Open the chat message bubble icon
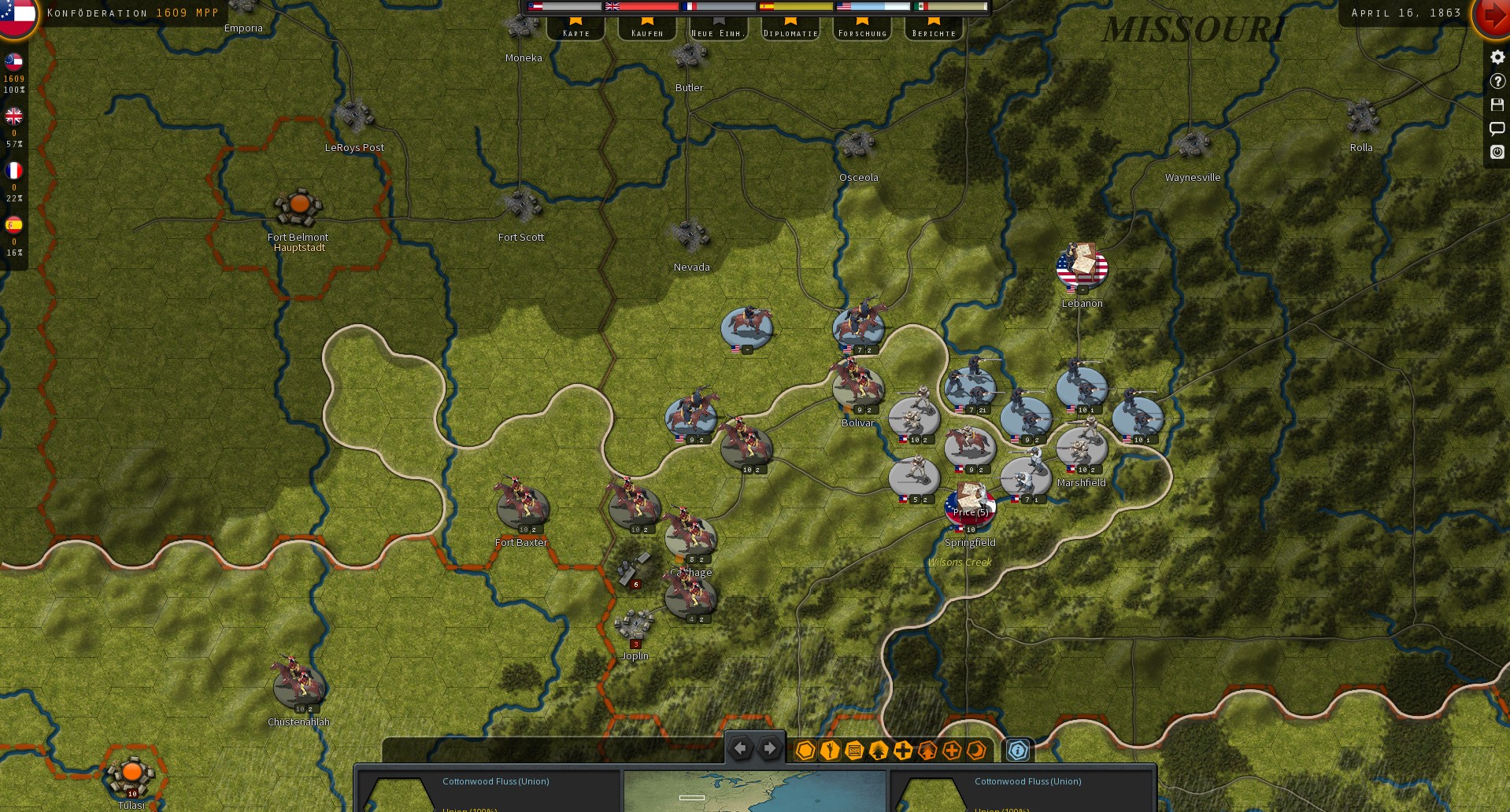 click(1497, 128)
